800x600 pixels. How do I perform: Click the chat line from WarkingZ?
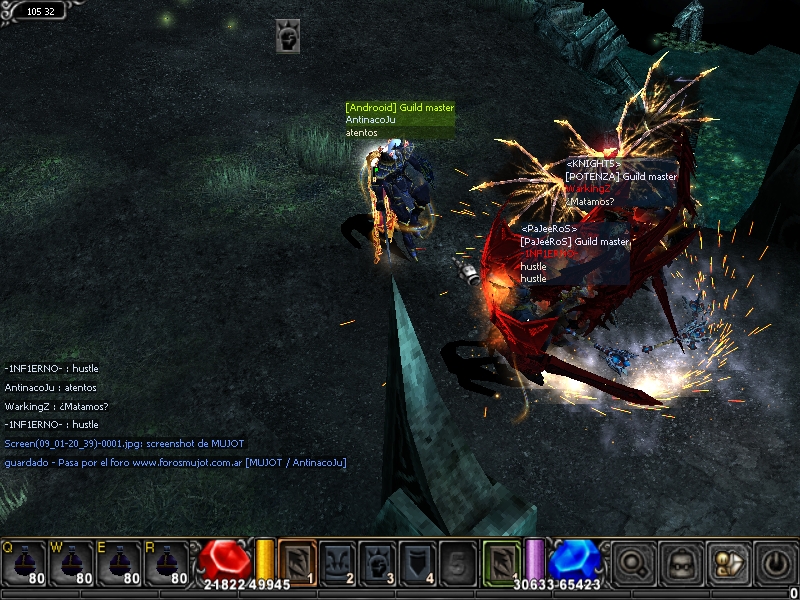[x=56, y=406]
